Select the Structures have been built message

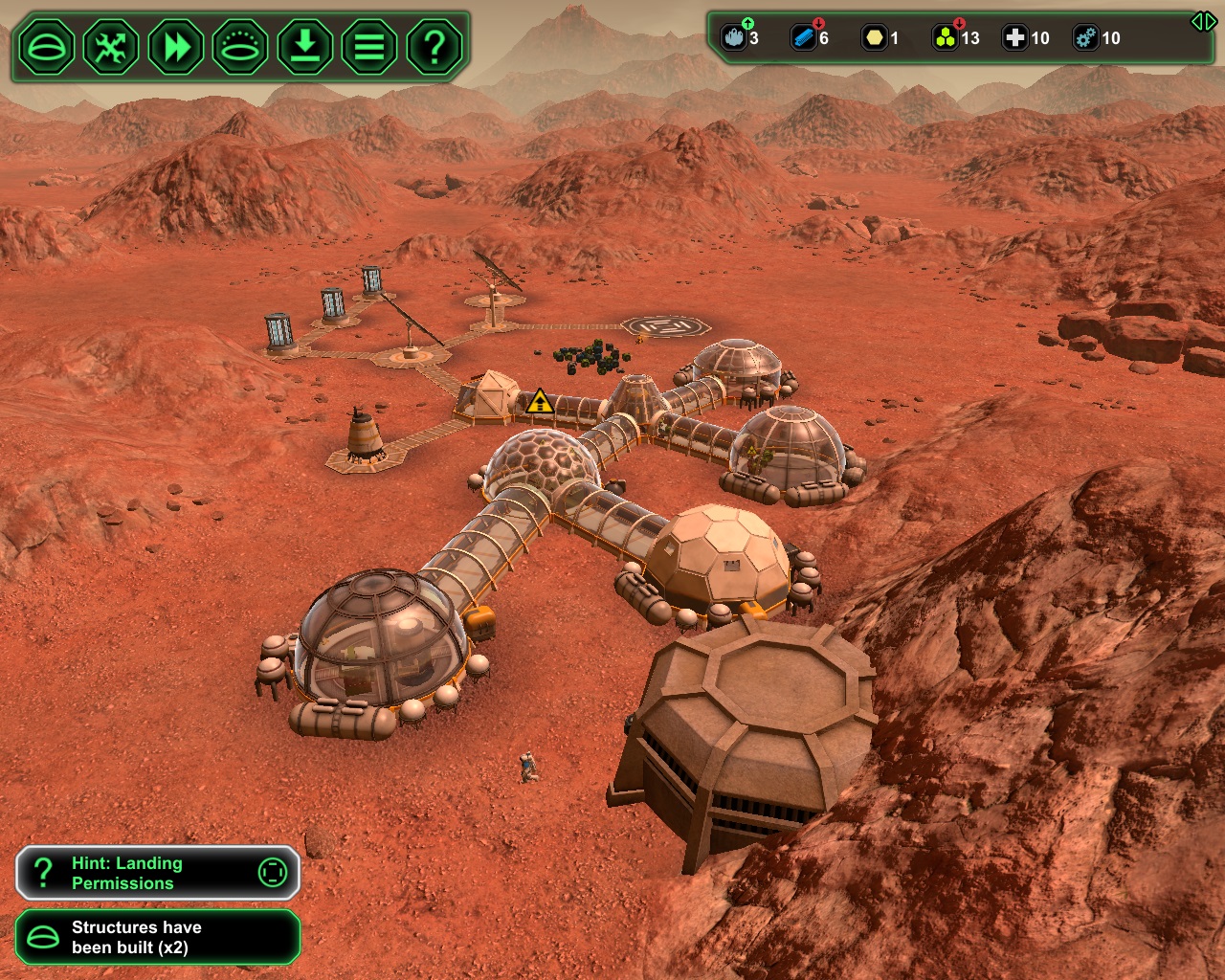(158, 937)
